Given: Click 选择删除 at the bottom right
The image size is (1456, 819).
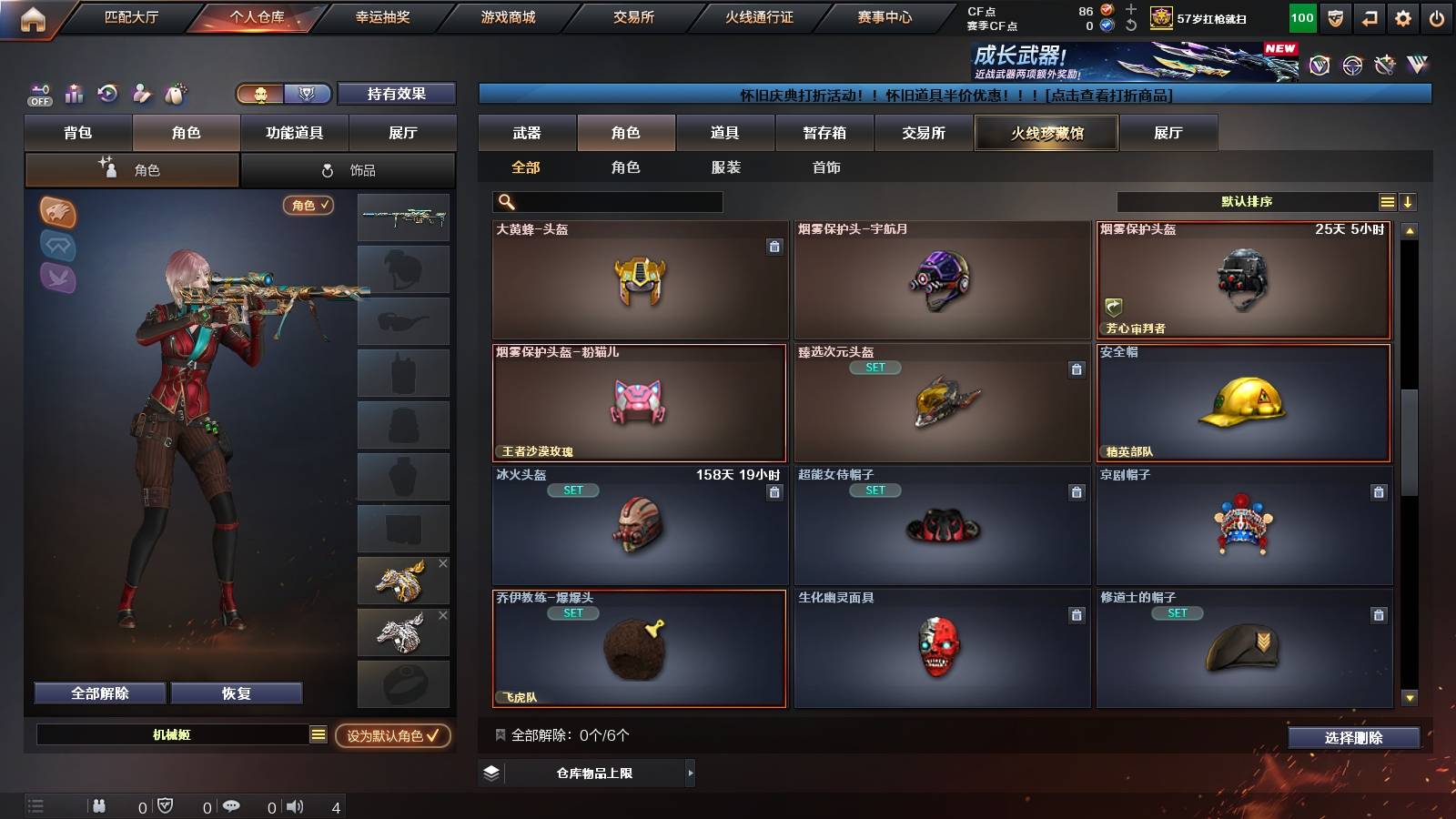Looking at the screenshot, I should [1353, 738].
